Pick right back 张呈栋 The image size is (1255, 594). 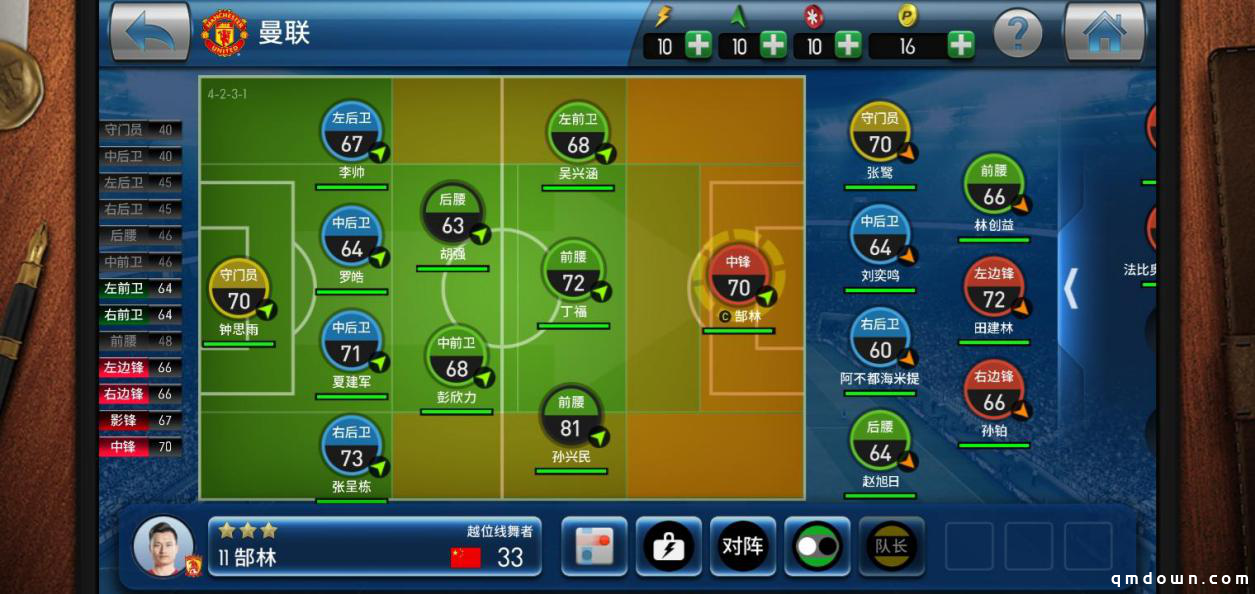pyautogui.click(x=352, y=449)
